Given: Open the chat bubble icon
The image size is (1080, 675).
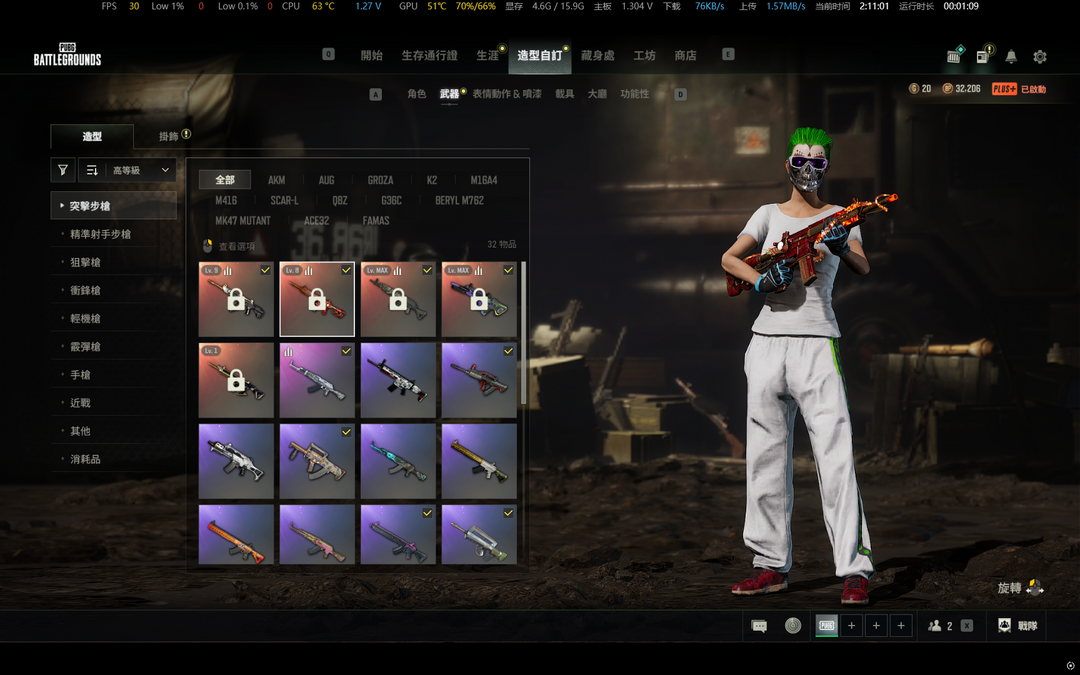Looking at the screenshot, I should point(759,626).
